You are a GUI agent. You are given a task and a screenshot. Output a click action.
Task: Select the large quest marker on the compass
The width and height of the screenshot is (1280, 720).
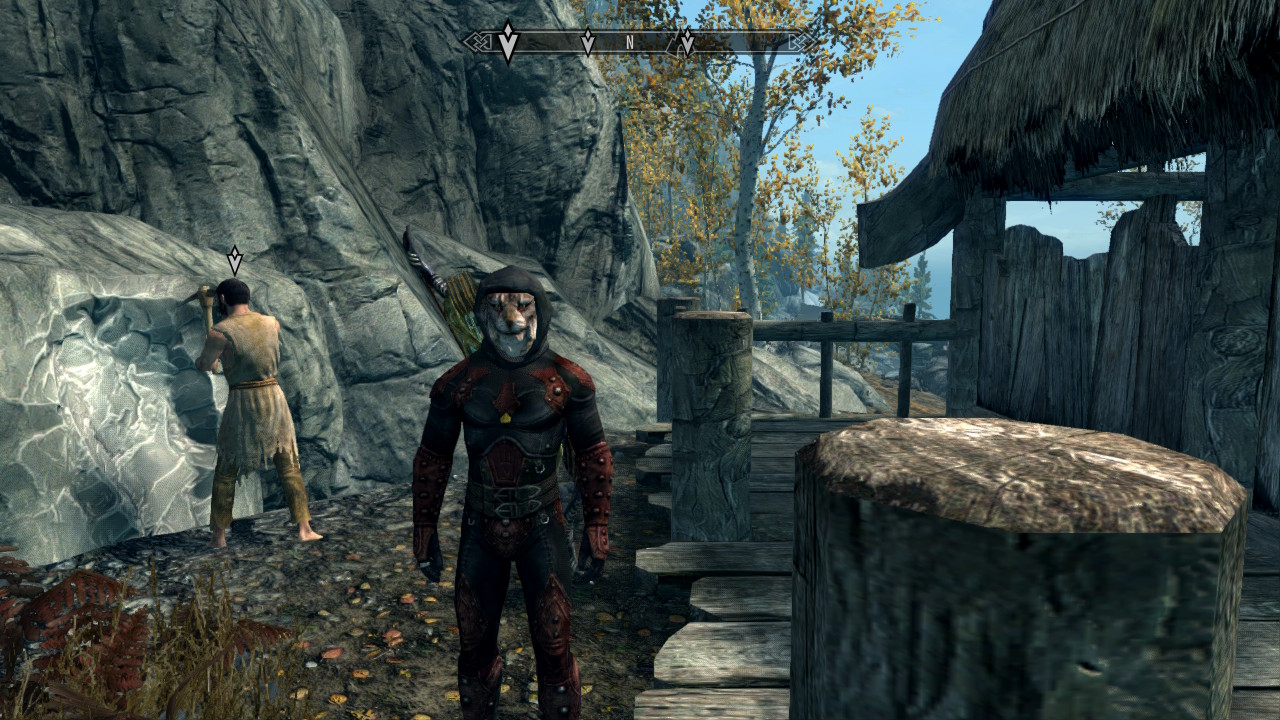click(x=508, y=43)
